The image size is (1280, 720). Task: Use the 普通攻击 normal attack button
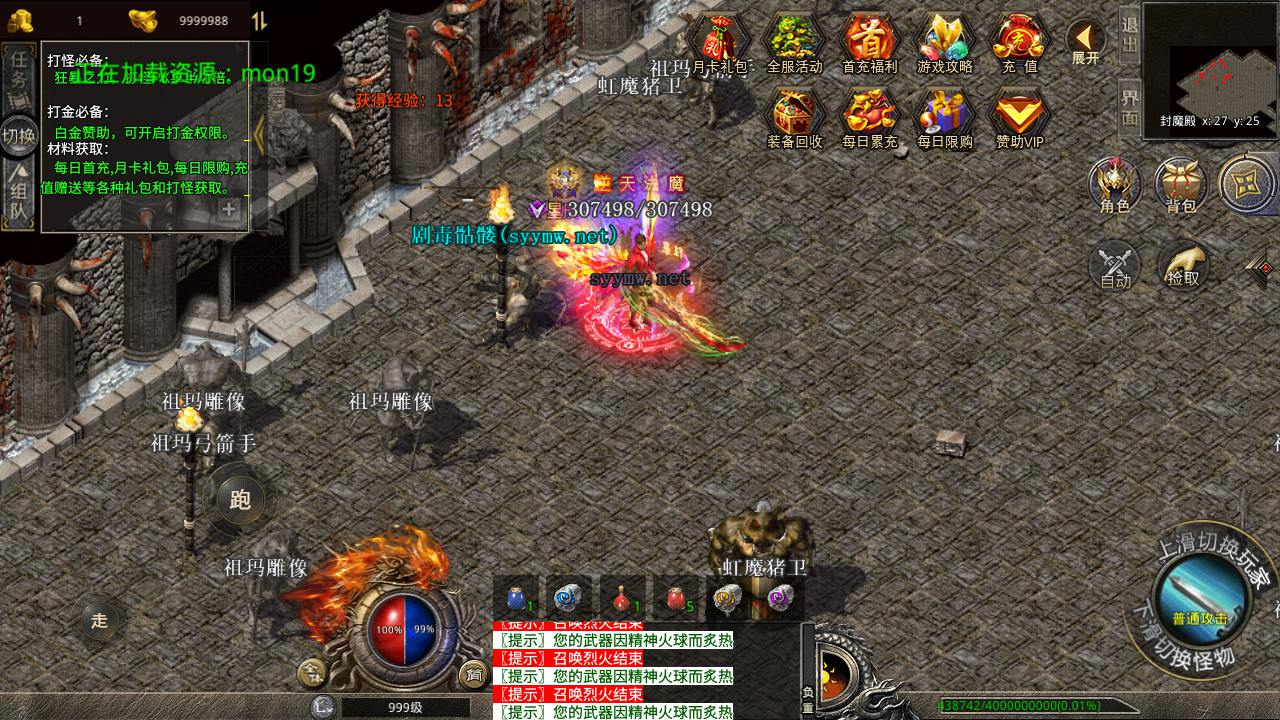coord(1200,600)
